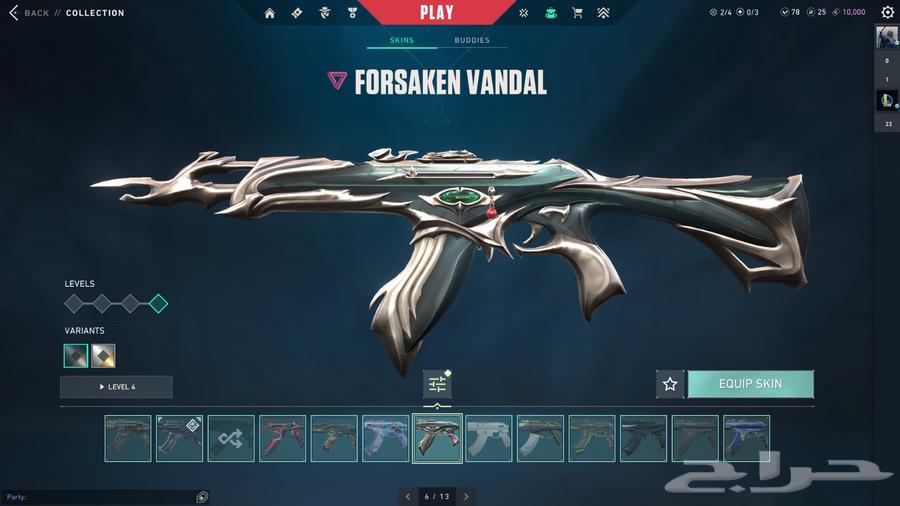Open the sliders filter icon
Screen dimensions: 900x506
[x=437, y=384]
